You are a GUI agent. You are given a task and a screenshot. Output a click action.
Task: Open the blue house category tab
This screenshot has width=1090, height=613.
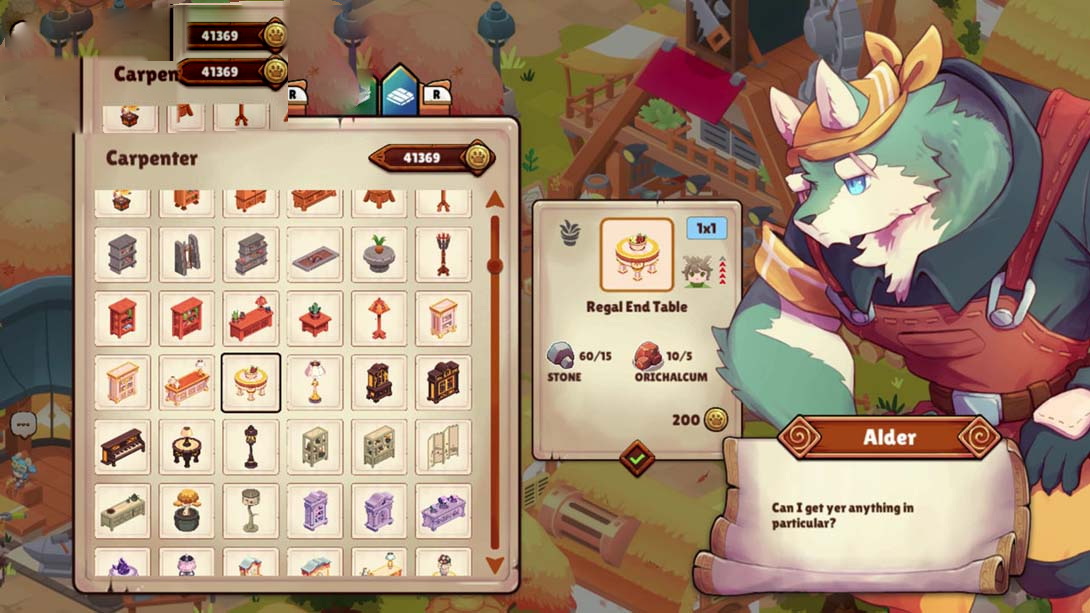point(399,94)
